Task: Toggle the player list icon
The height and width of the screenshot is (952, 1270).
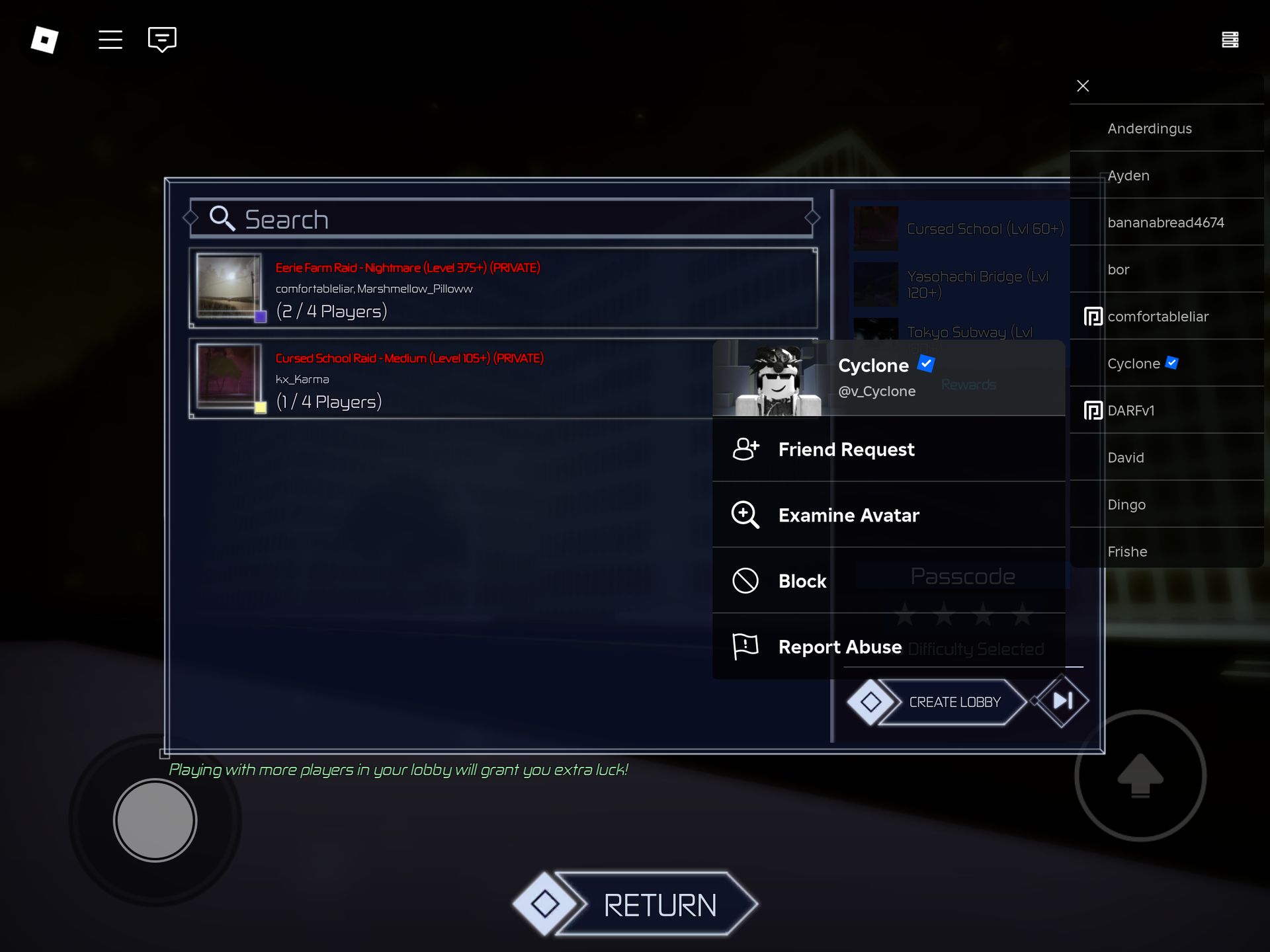Action: tap(1230, 40)
